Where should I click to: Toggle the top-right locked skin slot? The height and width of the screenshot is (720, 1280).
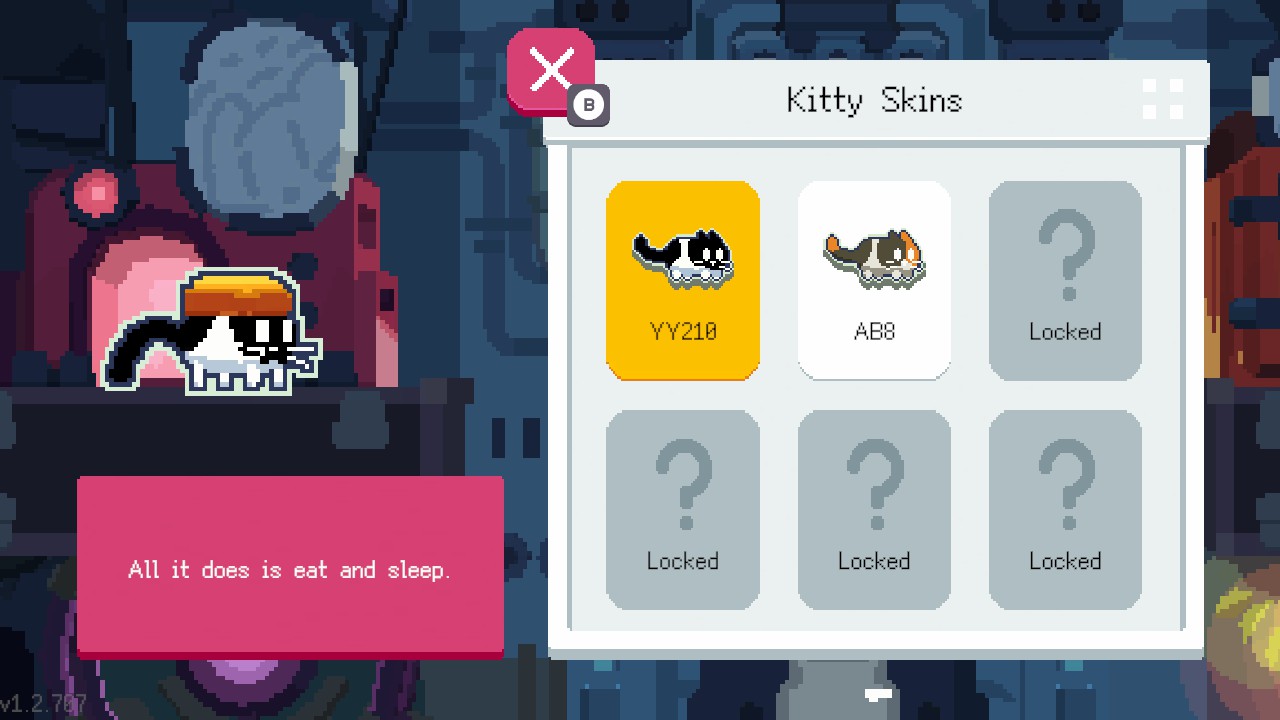point(1065,280)
